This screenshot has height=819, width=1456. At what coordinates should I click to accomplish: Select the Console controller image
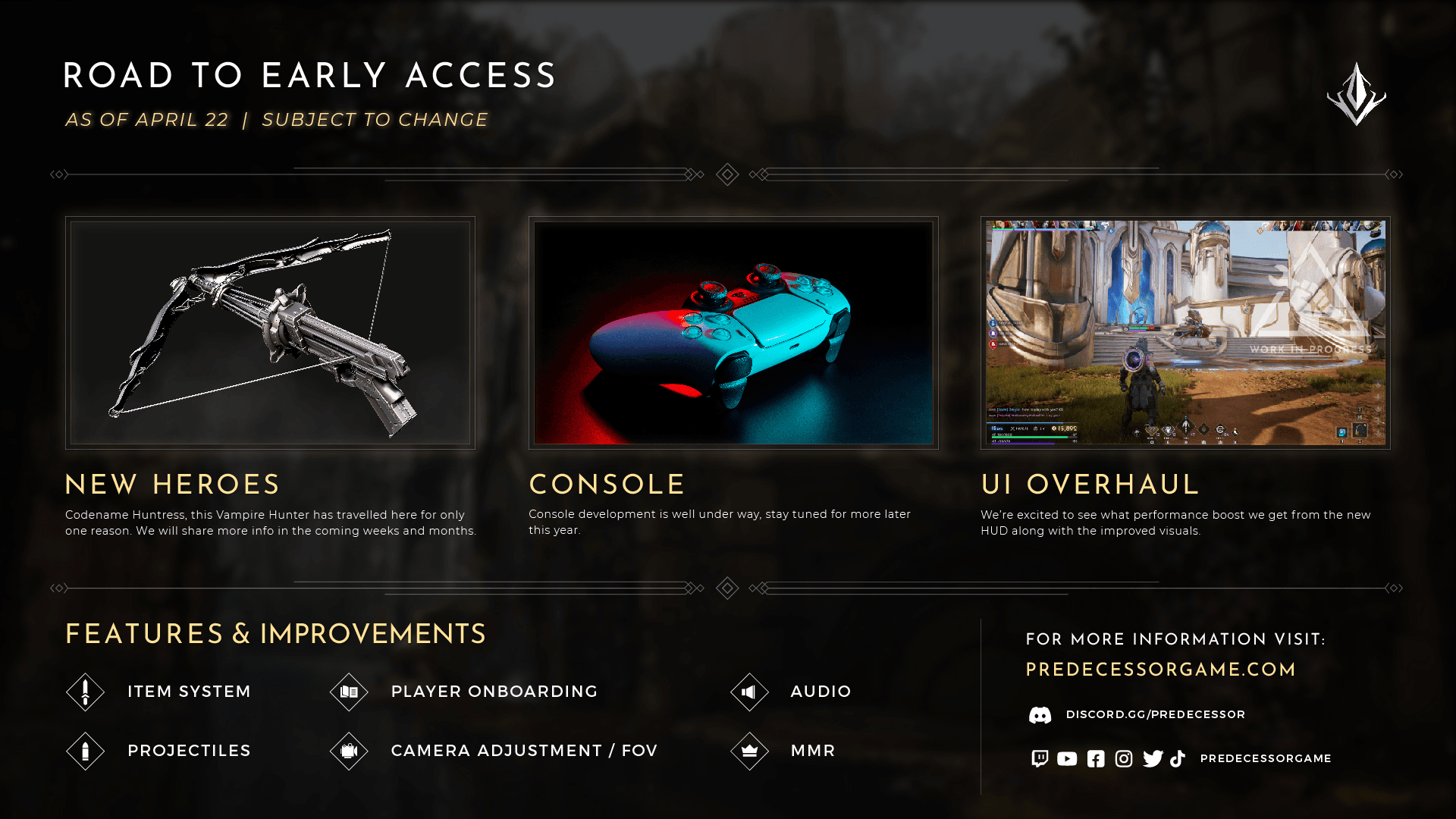733,333
